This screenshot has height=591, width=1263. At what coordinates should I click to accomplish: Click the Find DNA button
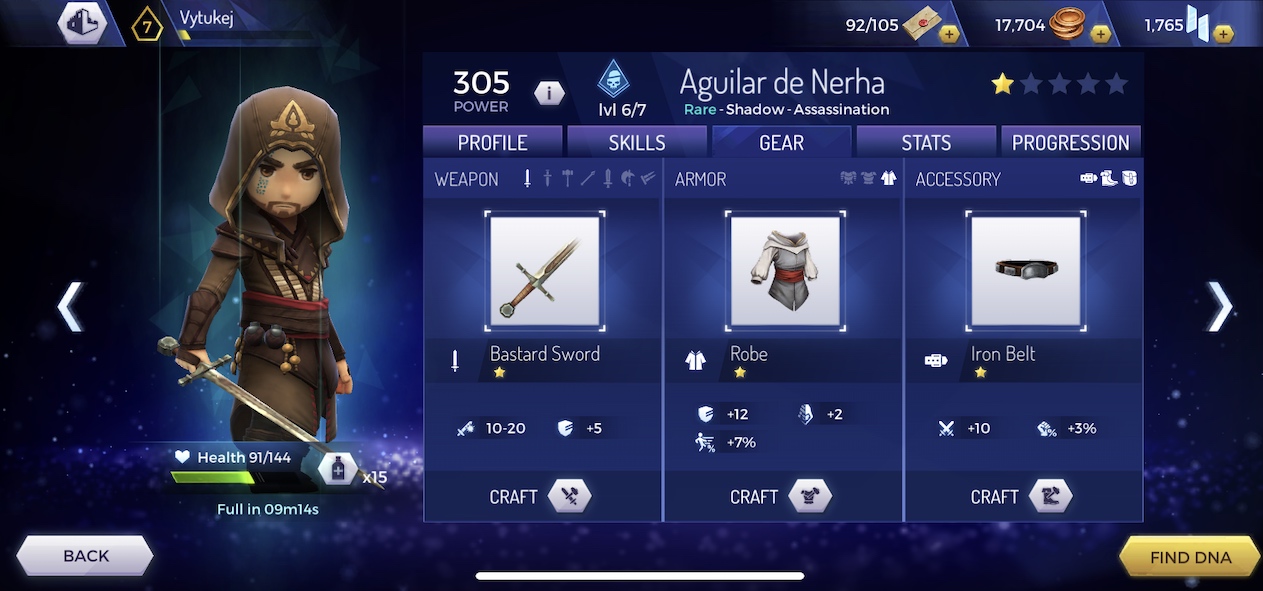pos(1190,557)
